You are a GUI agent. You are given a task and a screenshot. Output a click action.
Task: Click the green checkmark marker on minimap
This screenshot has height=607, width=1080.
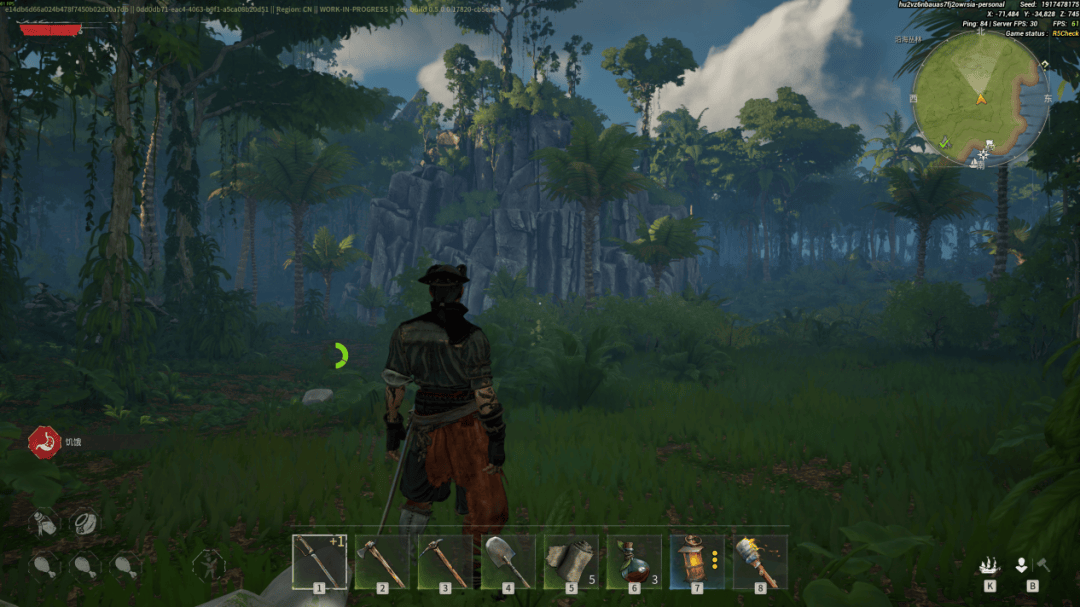(x=945, y=143)
